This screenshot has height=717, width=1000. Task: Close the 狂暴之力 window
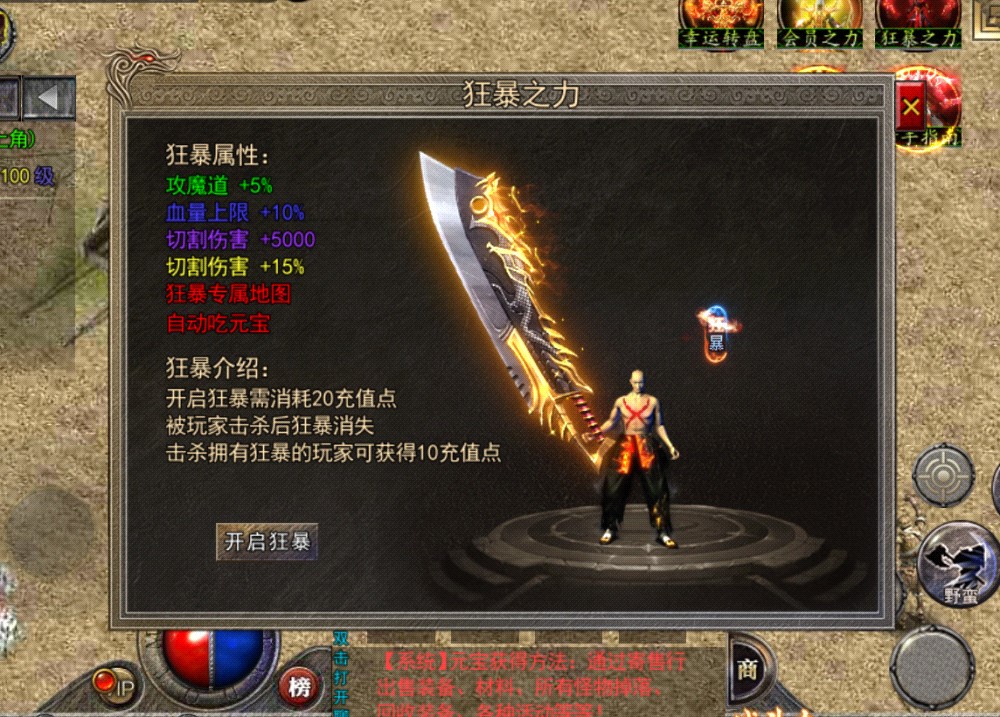(910, 106)
